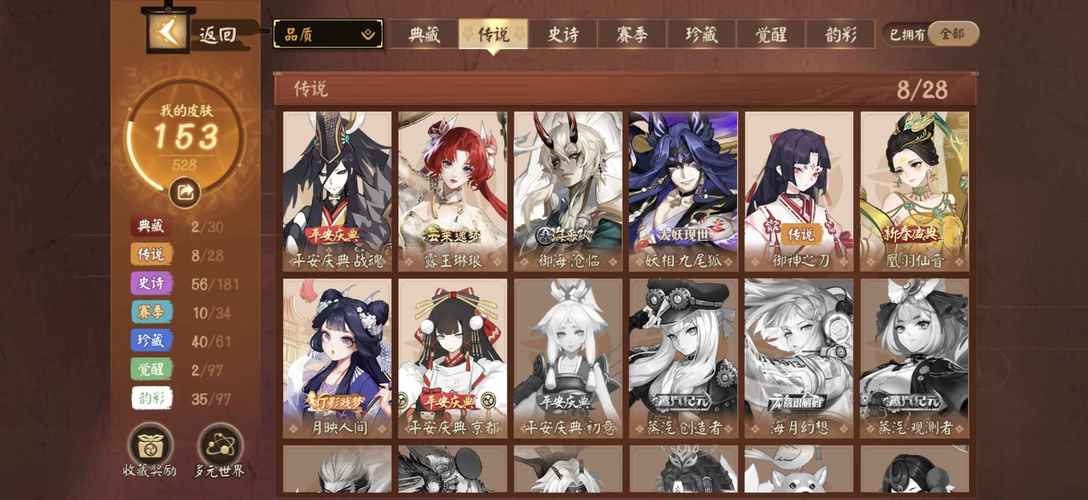Viewport: 1088px width, 500px height.
Task: Switch to the 典藏 tab
Action: [424, 34]
